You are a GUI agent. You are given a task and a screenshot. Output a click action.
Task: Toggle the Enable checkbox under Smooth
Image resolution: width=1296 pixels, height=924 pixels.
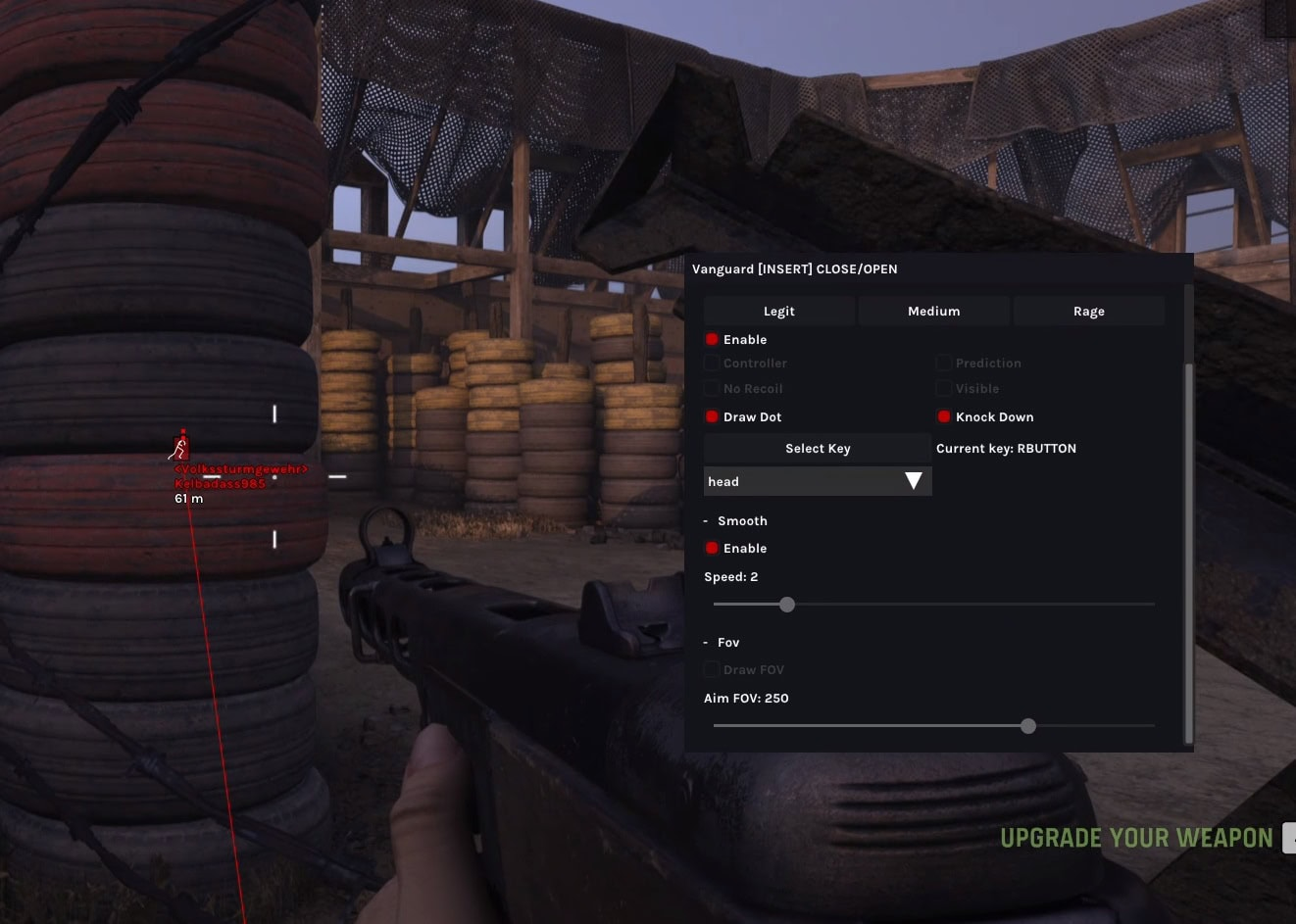point(713,548)
